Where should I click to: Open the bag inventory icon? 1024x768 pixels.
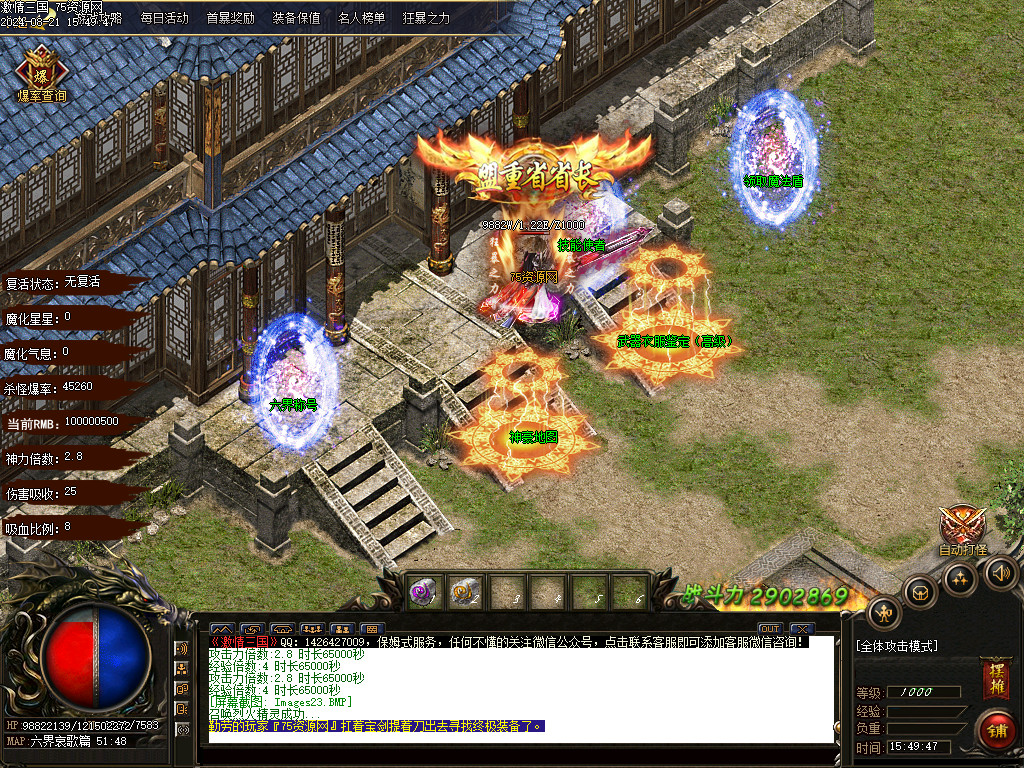click(x=920, y=590)
